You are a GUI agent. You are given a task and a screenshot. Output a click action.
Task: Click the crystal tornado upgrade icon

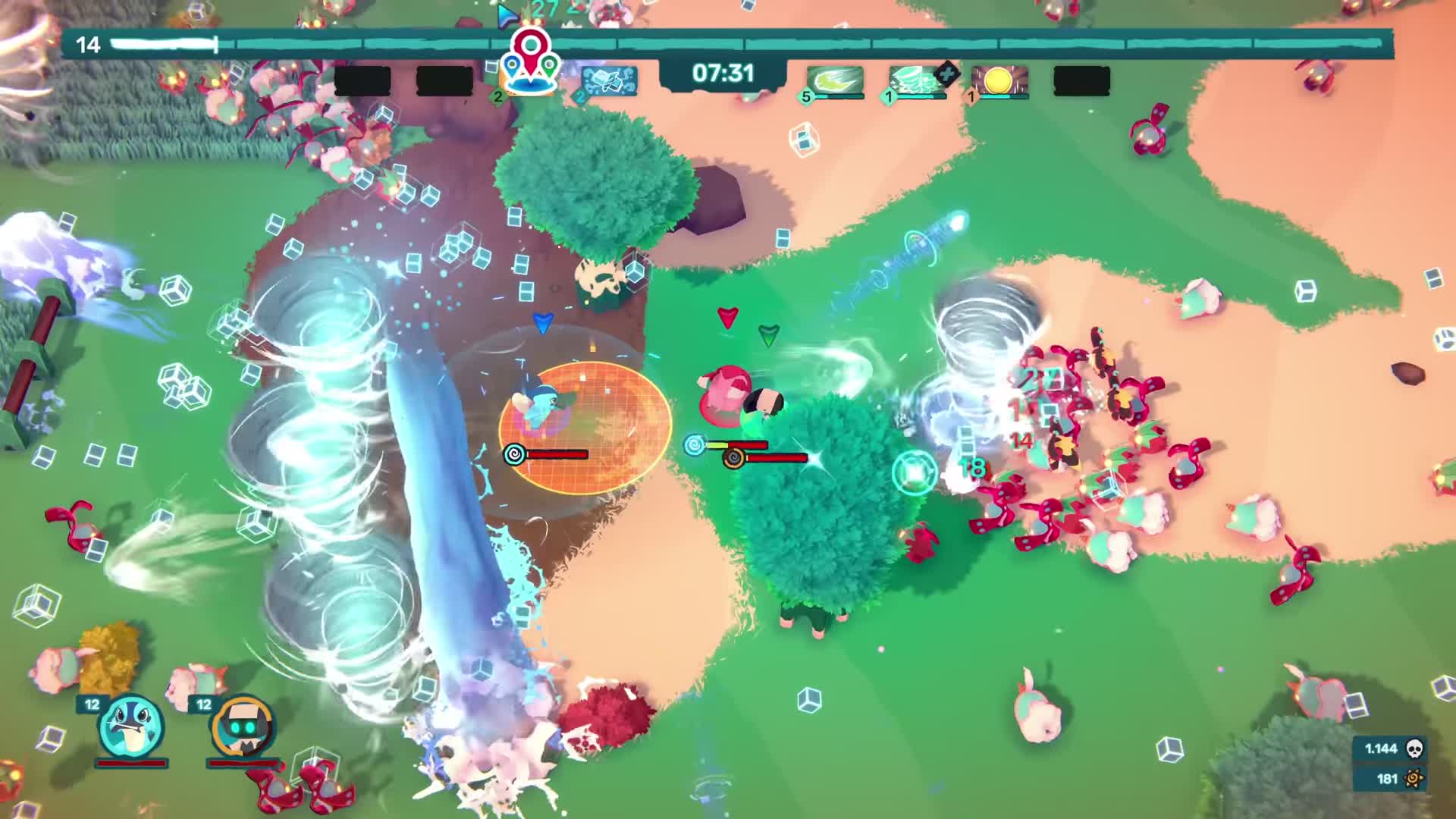(914, 80)
